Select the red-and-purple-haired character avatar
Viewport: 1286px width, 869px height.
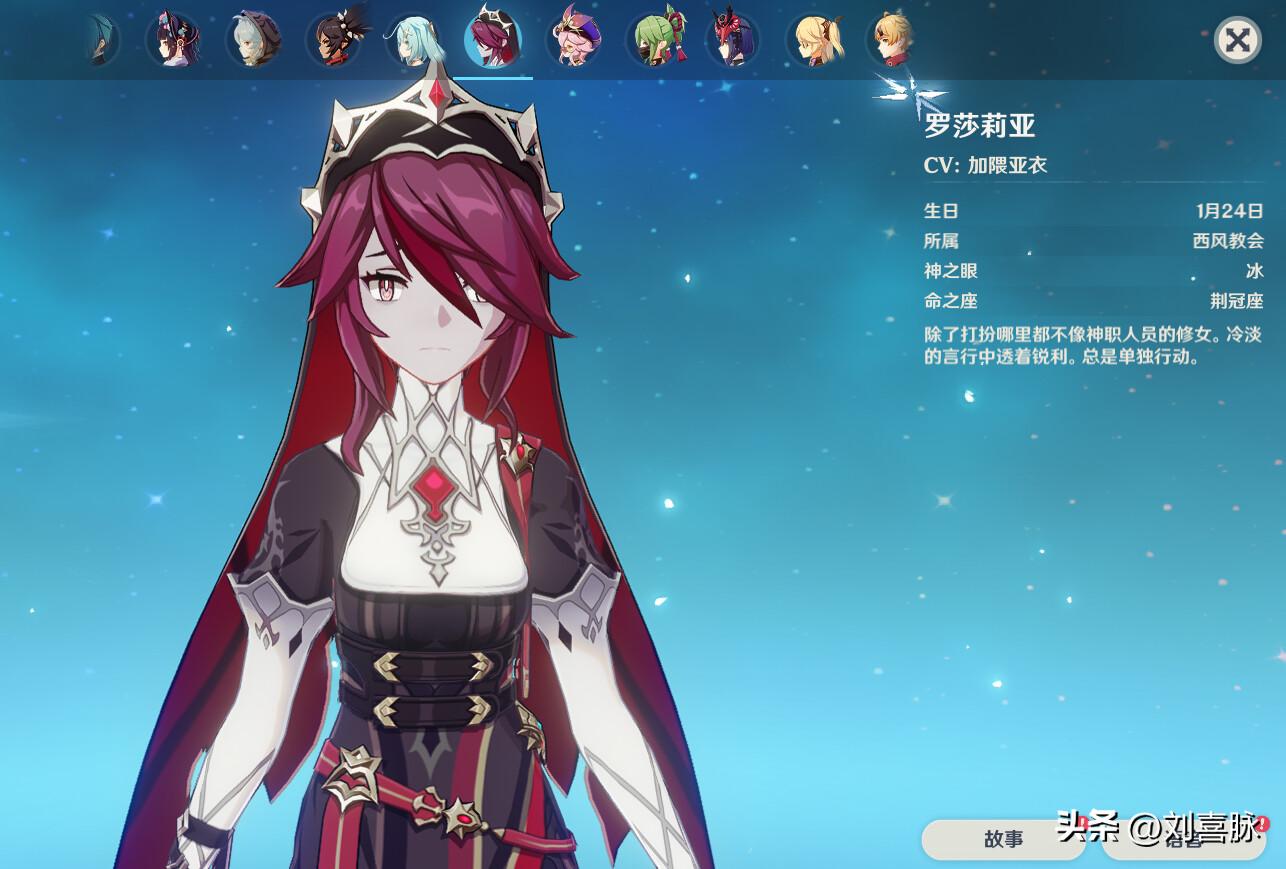pos(732,40)
